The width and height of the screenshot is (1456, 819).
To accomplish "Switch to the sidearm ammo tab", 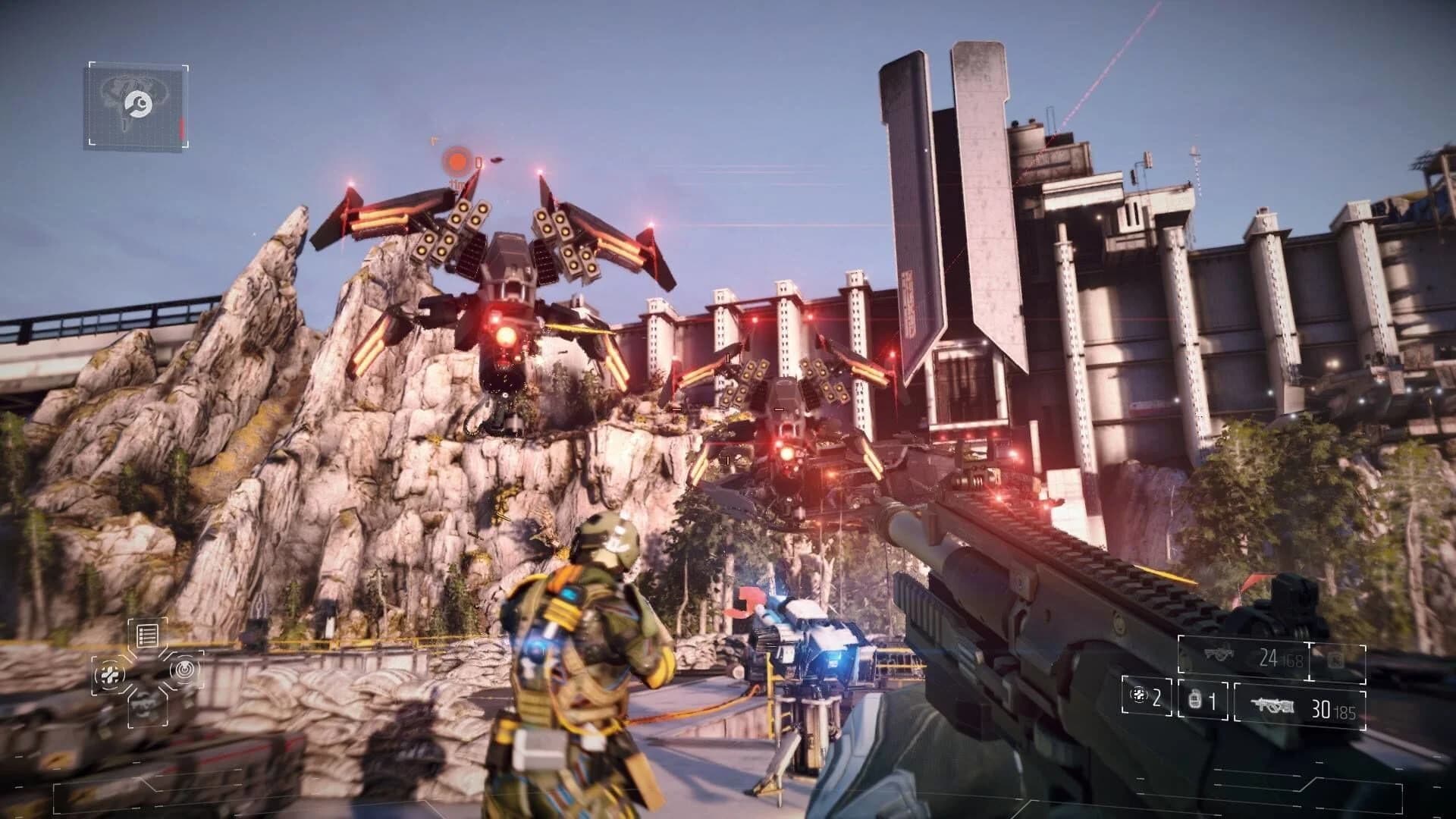I will tap(1268, 657).
